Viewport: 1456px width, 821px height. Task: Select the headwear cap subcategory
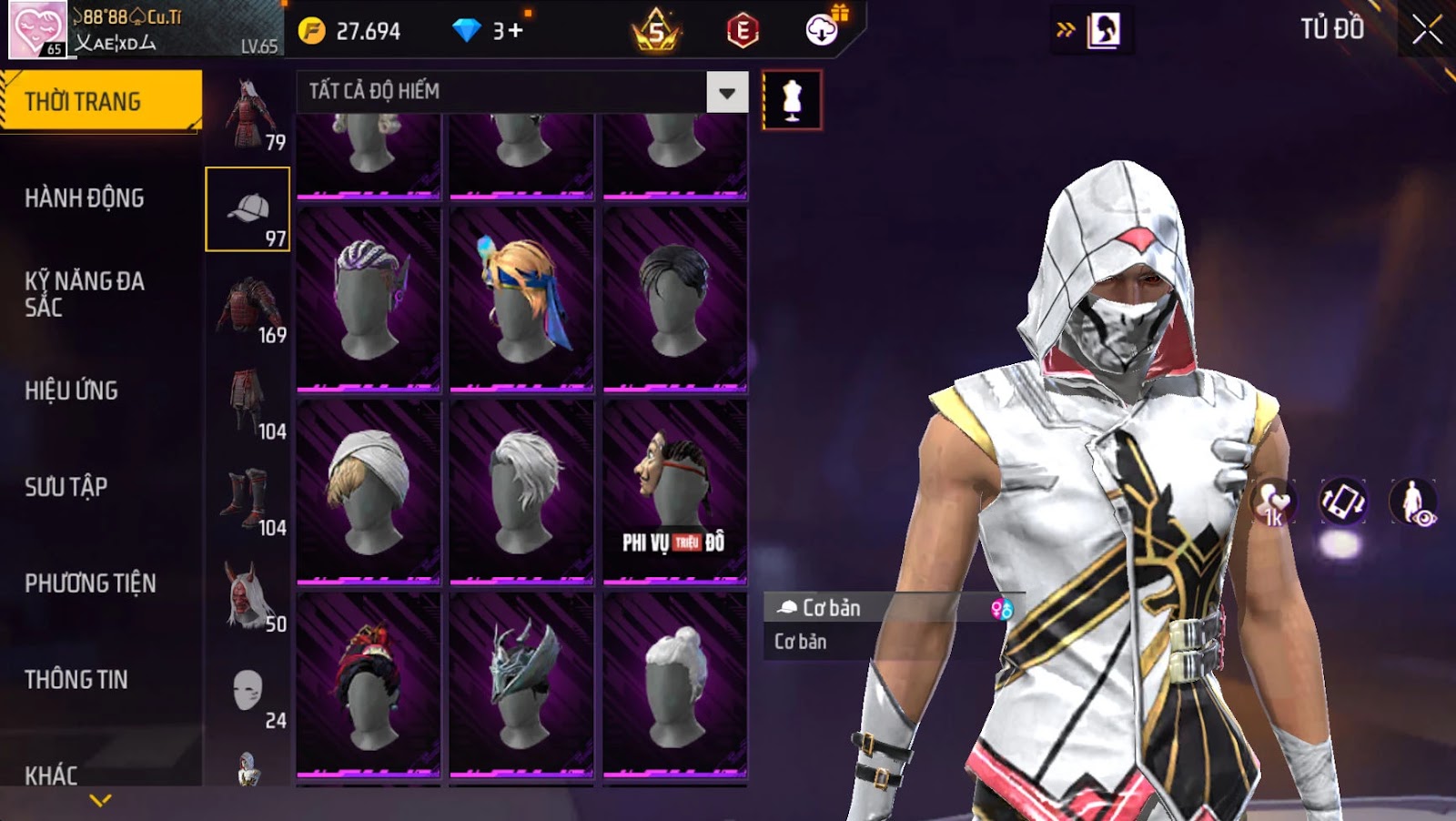pyautogui.click(x=248, y=209)
